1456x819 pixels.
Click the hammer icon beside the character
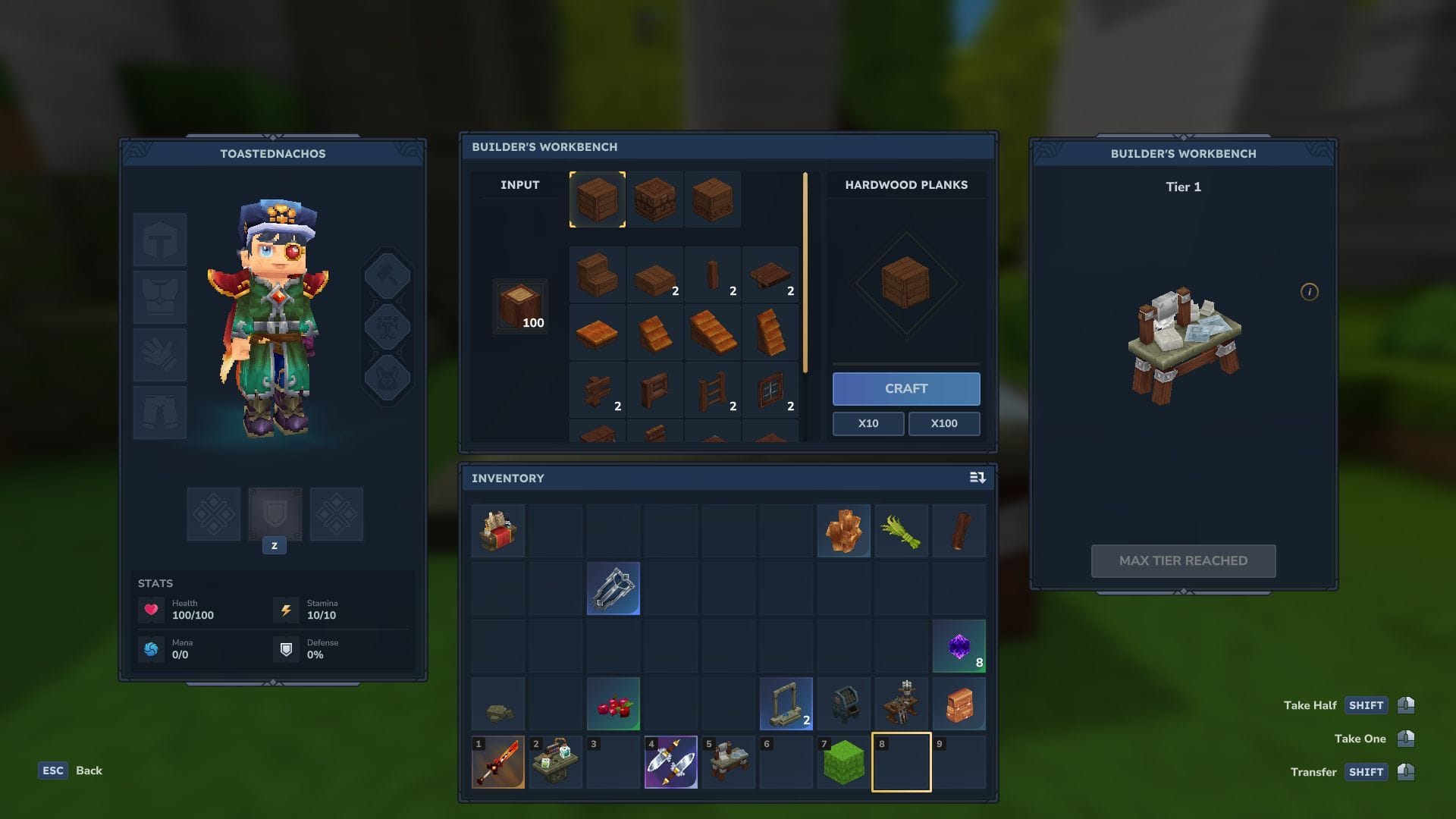coord(388,276)
